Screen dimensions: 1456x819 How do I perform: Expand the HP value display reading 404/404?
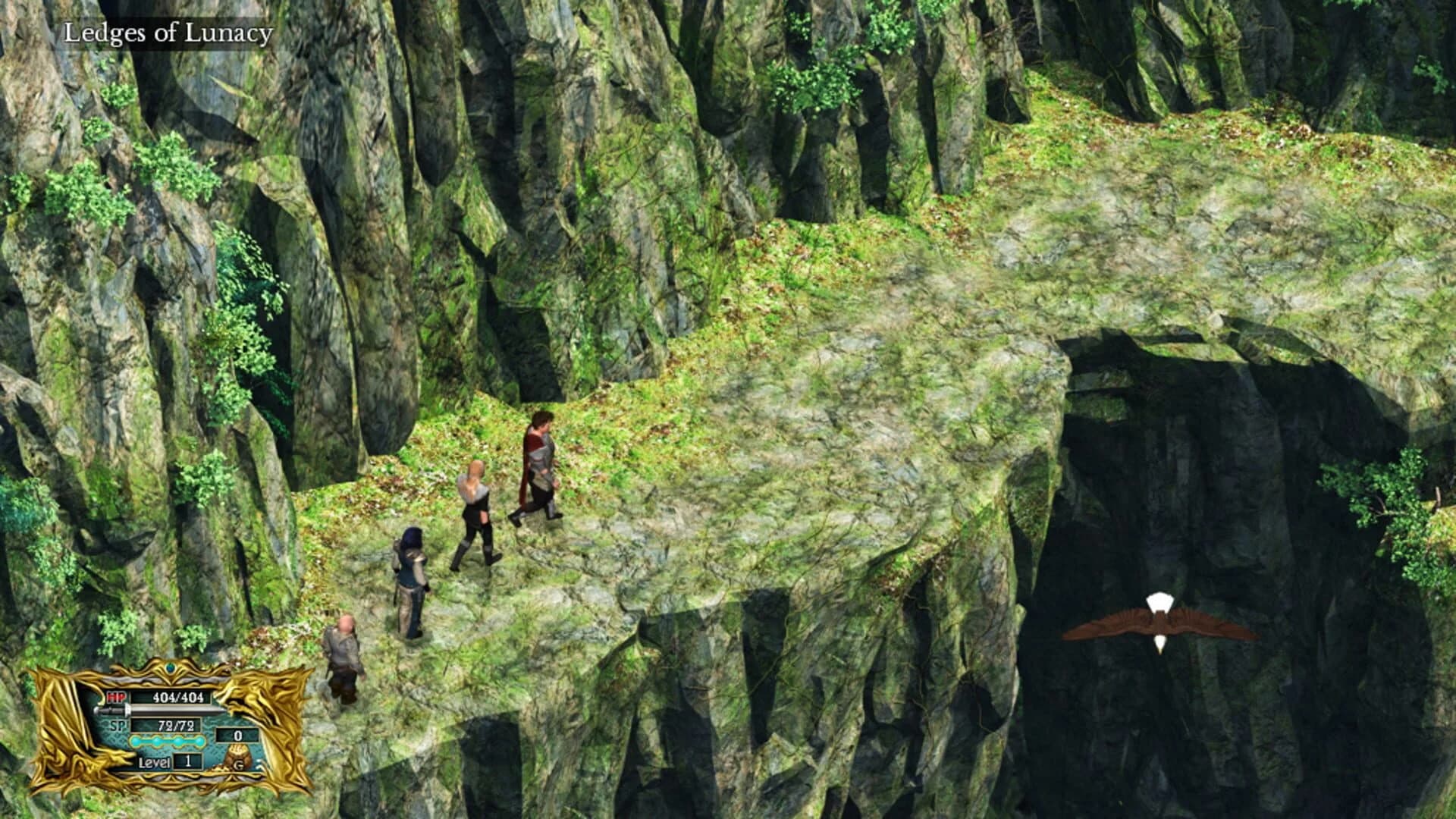coord(178,698)
